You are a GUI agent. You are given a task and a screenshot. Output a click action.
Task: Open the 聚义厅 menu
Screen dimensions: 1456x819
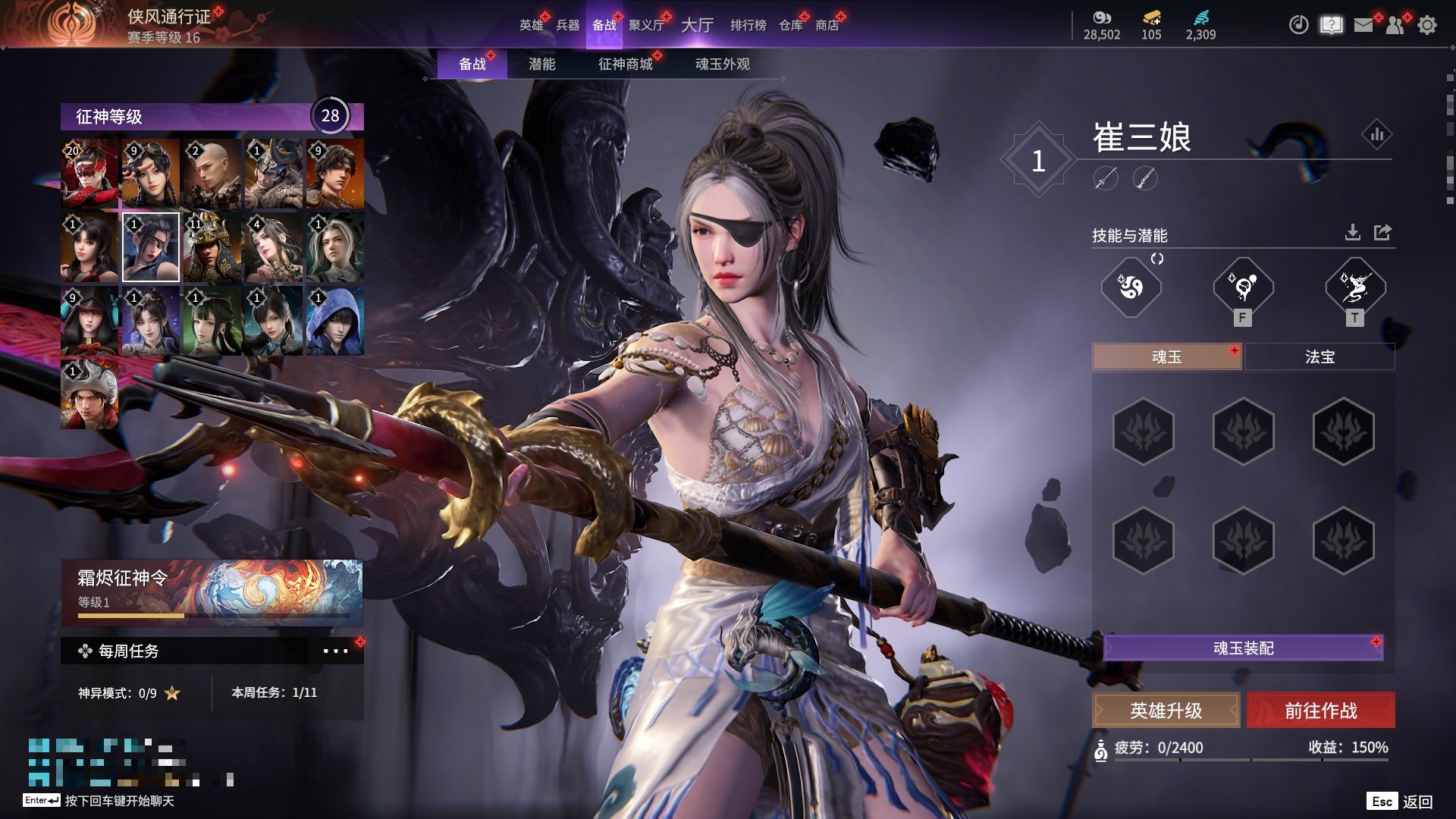[646, 25]
